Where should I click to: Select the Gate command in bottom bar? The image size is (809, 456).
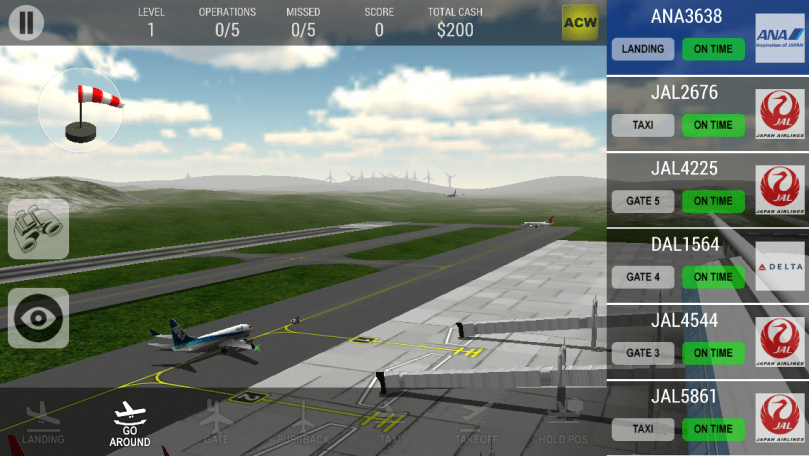coord(216,424)
